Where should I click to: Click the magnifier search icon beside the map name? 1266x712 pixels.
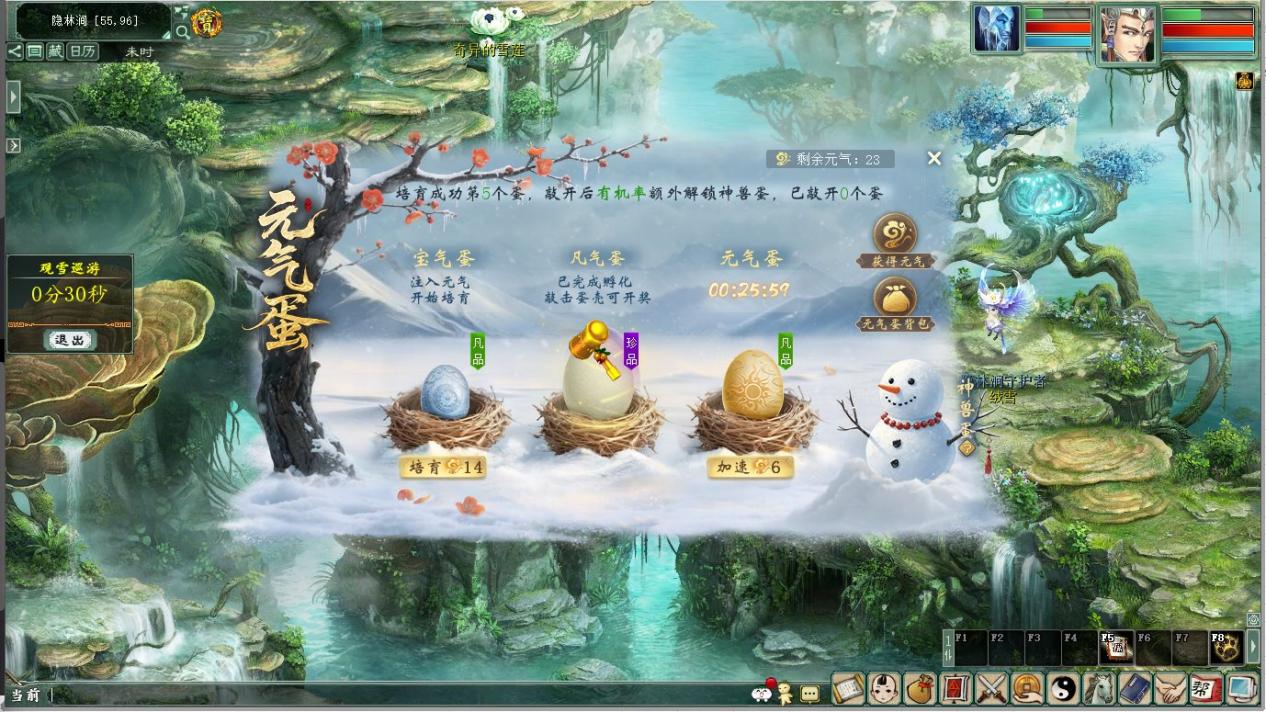click(181, 31)
